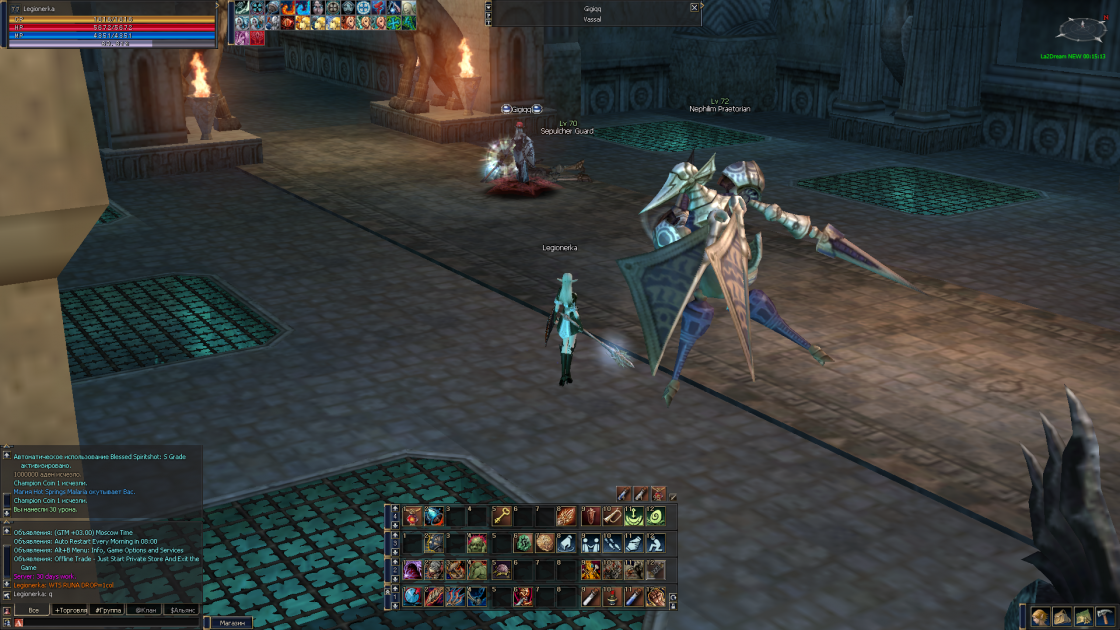The height and width of the screenshot is (630, 1120).
Task: Open the +Торговля trade chat tab
Action: click(71, 609)
